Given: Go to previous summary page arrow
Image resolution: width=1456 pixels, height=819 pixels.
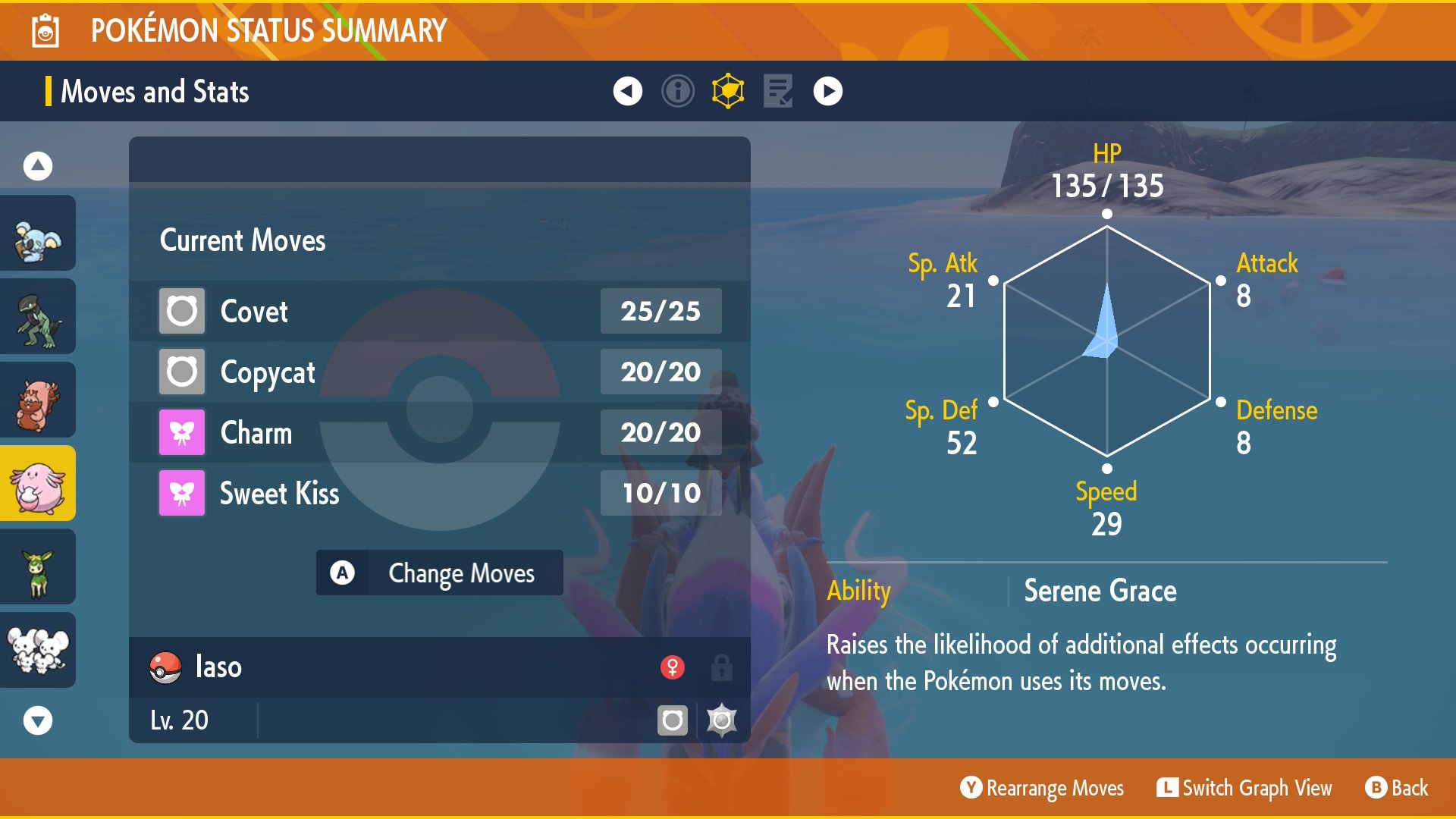Looking at the screenshot, I should pos(627,92).
